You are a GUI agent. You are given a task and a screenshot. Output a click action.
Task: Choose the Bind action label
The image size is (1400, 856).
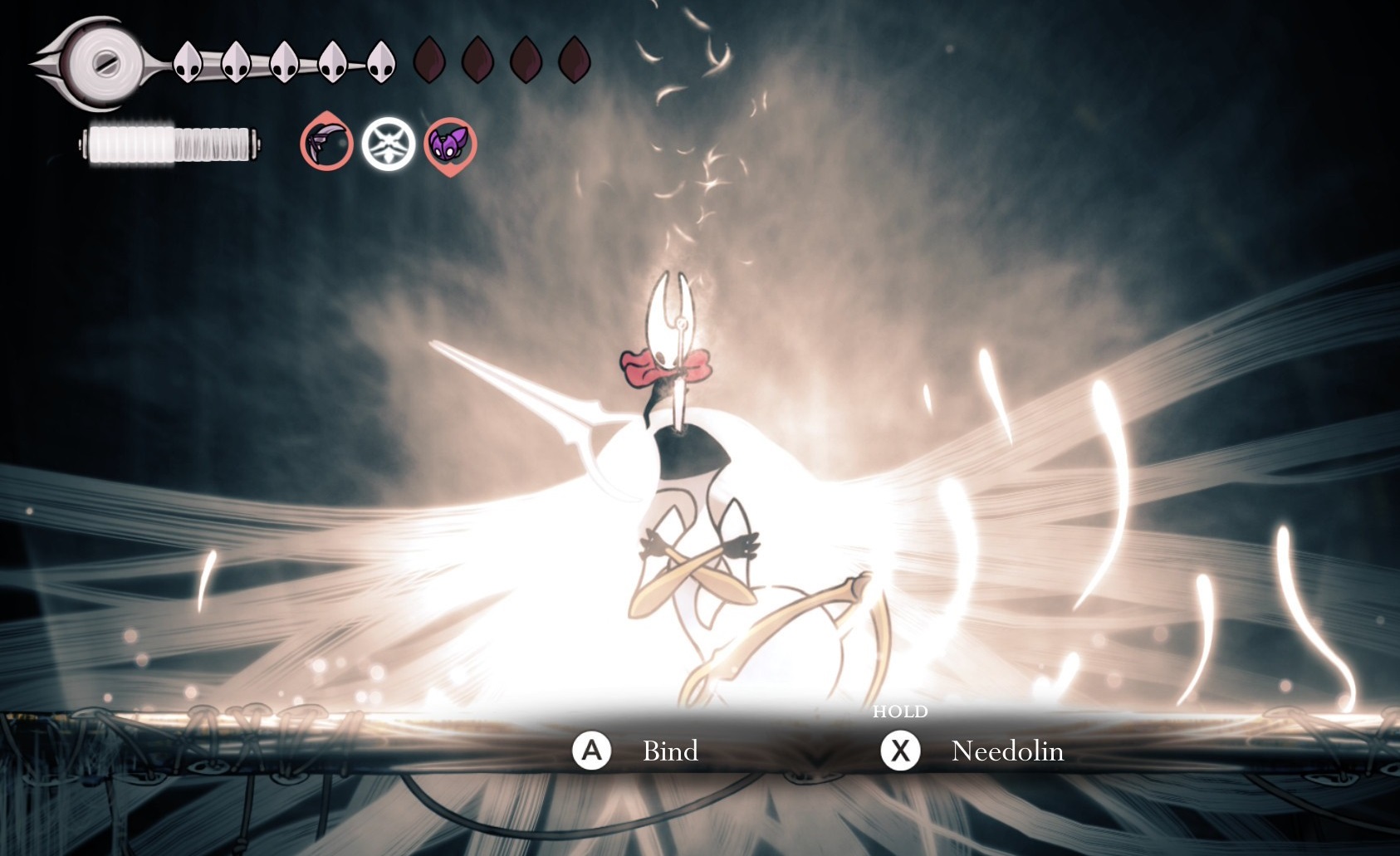pyautogui.click(x=670, y=751)
